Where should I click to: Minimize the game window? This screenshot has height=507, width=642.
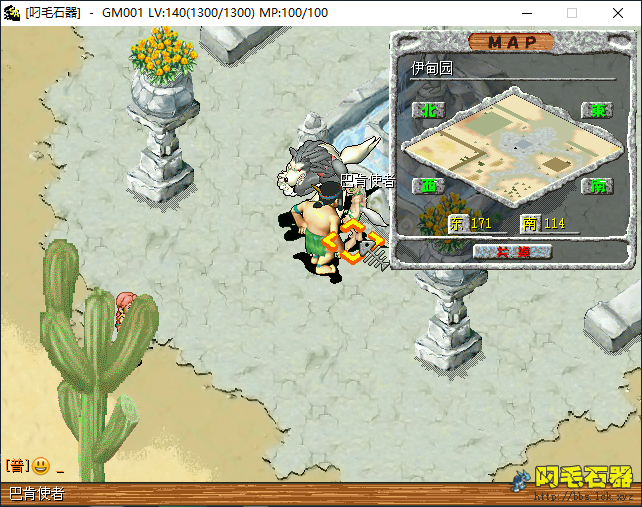click(x=527, y=13)
